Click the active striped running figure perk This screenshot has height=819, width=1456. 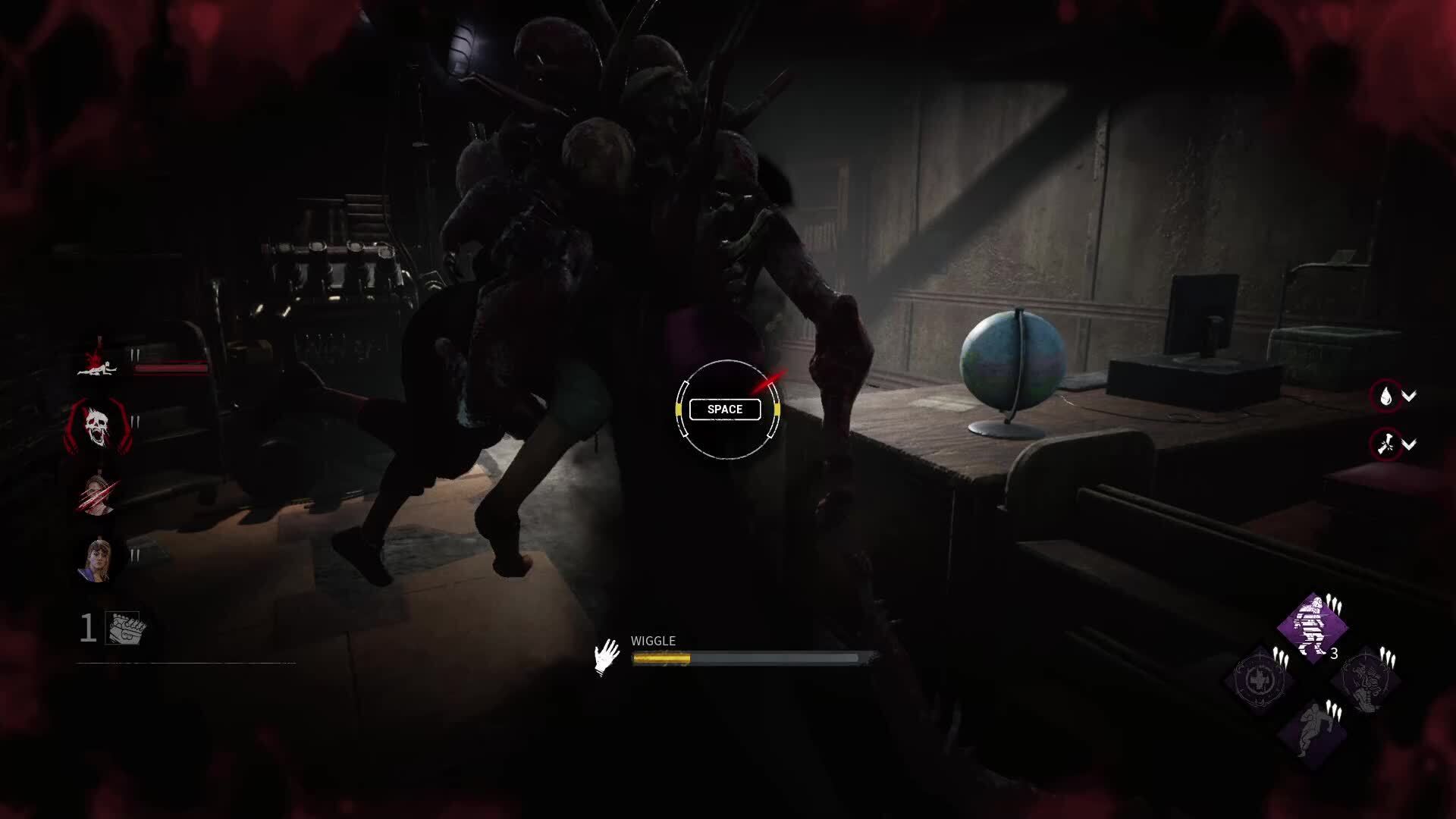[x=1313, y=627]
